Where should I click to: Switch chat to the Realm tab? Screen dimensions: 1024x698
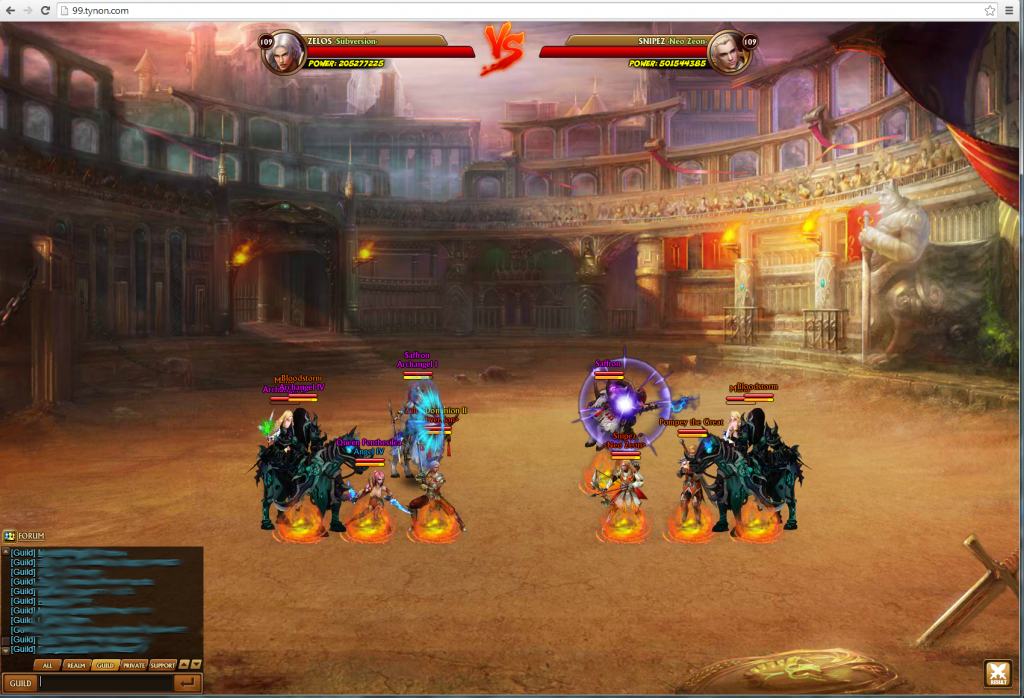(x=75, y=665)
